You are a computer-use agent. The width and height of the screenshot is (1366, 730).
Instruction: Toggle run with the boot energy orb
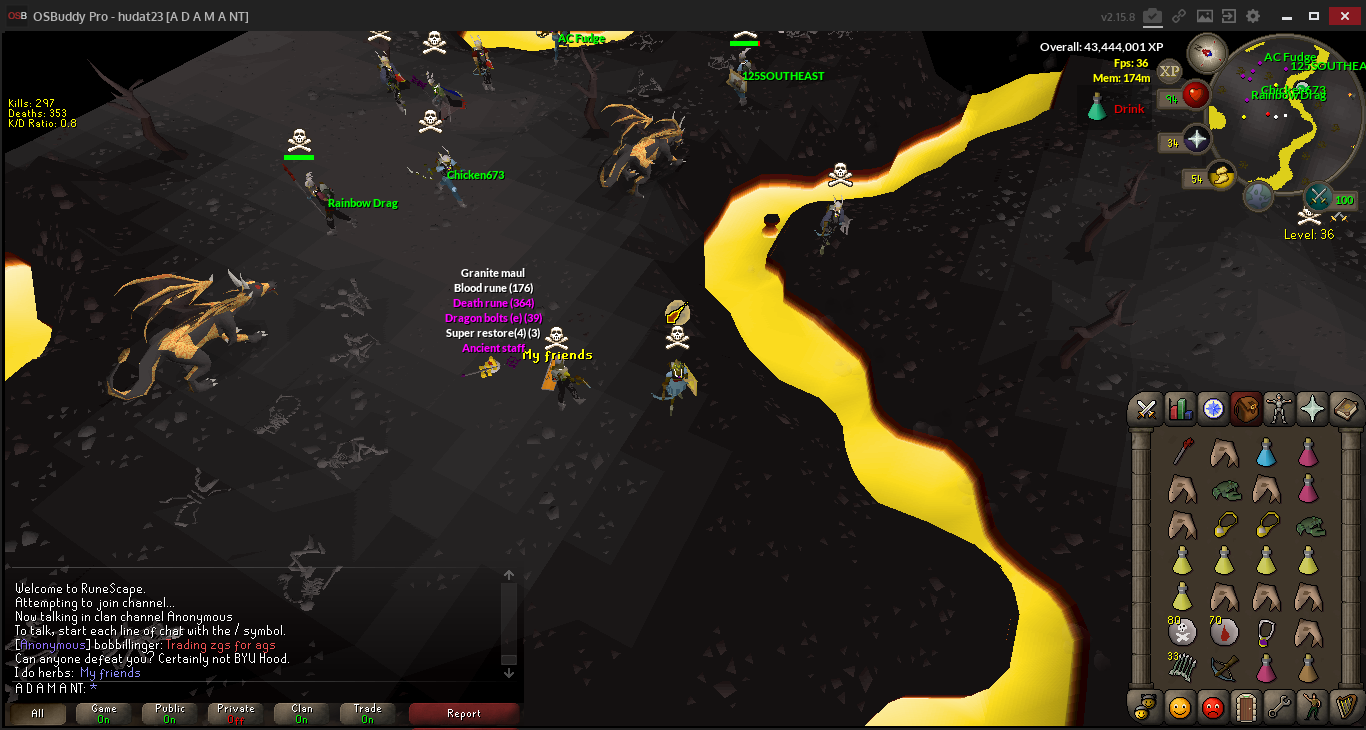point(1219,176)
